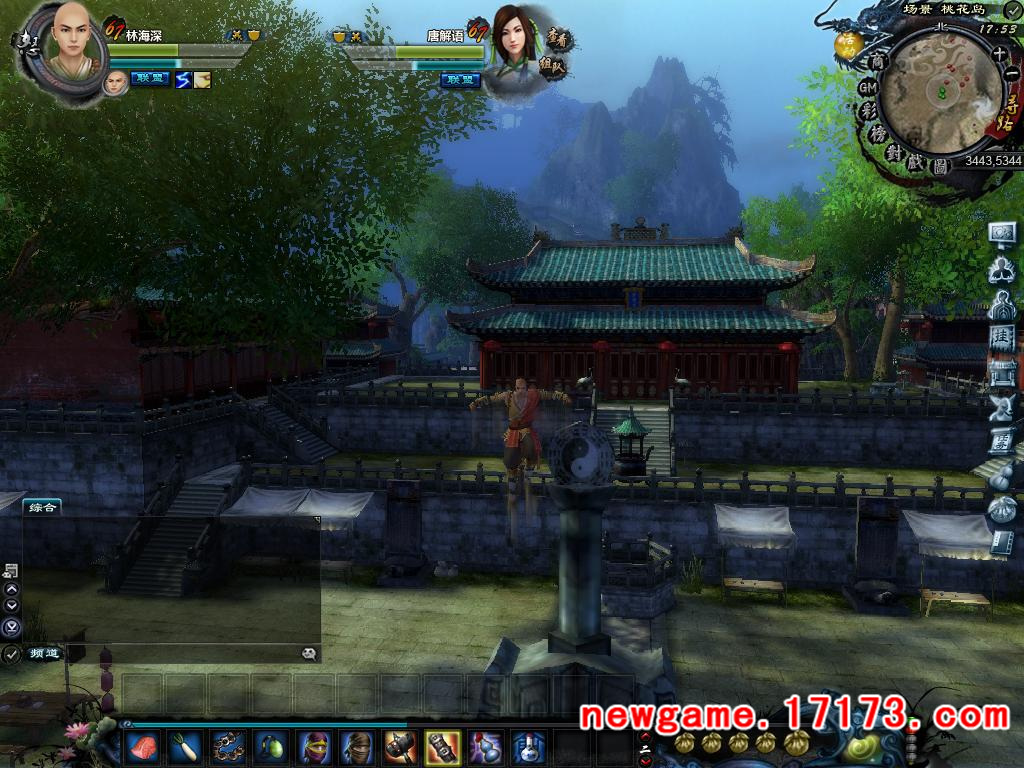Zoom in the minimap with plus button
This screenshot has height=768, width=1024.
(x=999, y=55)
